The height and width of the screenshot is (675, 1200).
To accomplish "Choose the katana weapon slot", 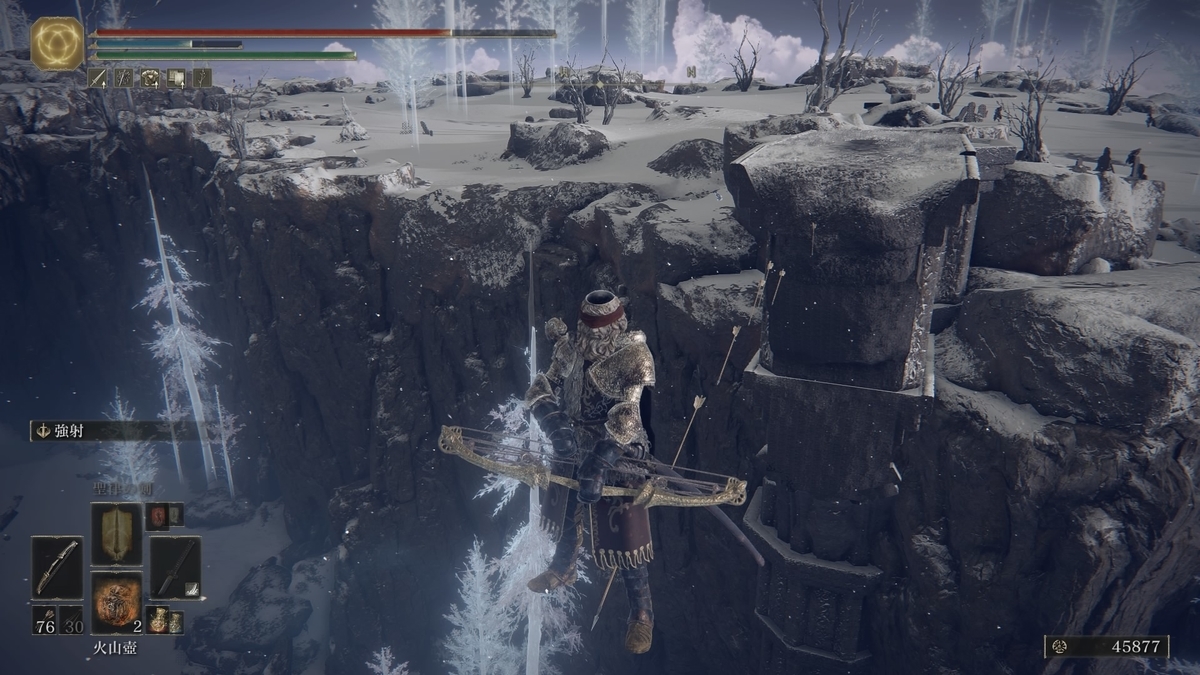I will tap(175, 567).
